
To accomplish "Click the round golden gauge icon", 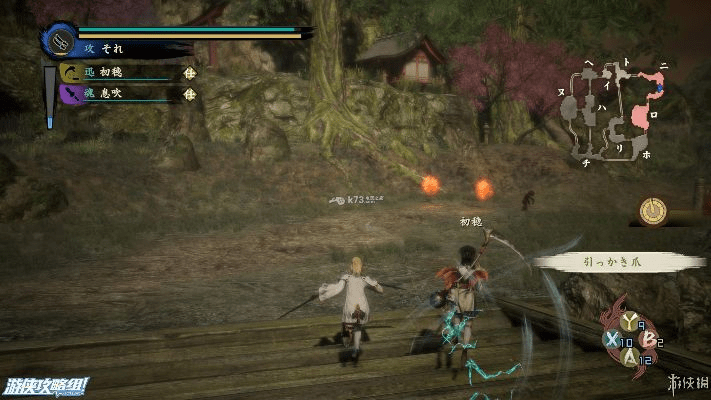I will pos(655,210).
